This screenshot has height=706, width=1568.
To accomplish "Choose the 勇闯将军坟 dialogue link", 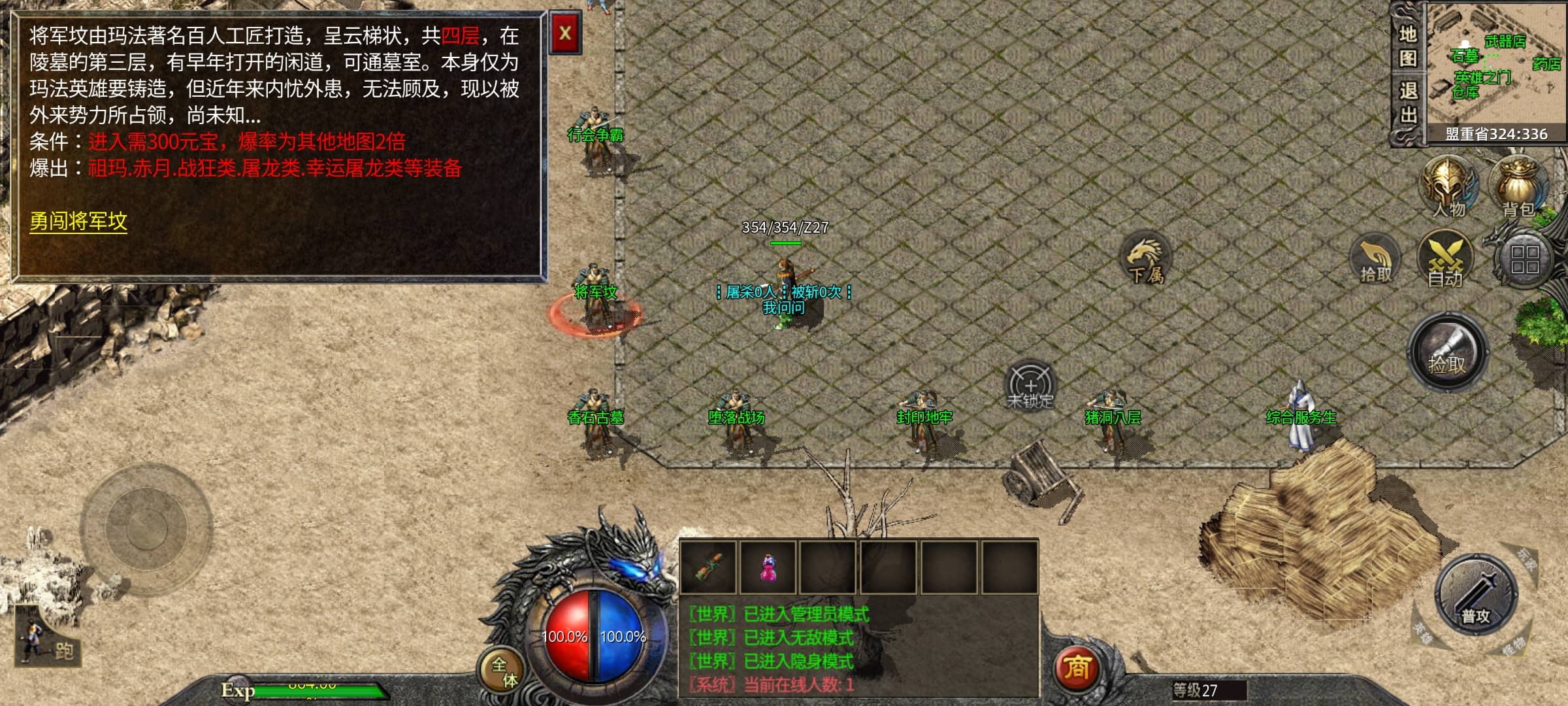I will [78, 221].
